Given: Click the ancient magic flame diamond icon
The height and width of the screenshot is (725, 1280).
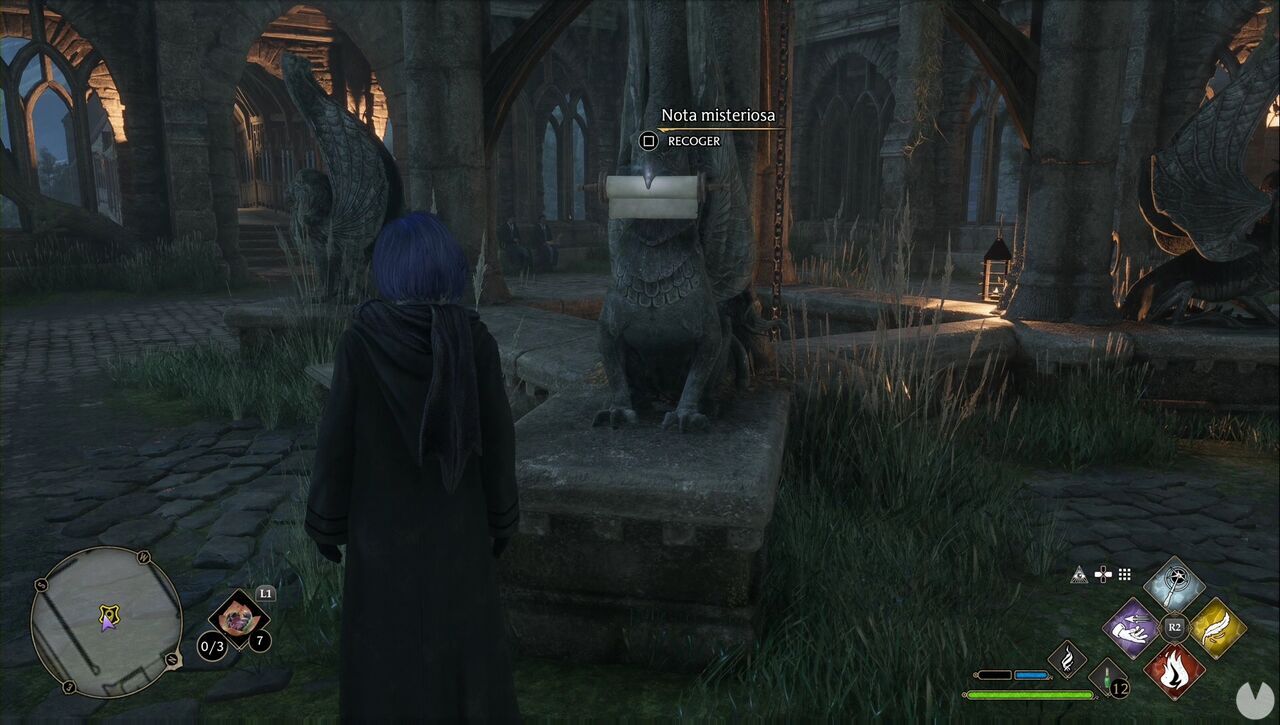Looking at the screenshot, I should 1066,660.
